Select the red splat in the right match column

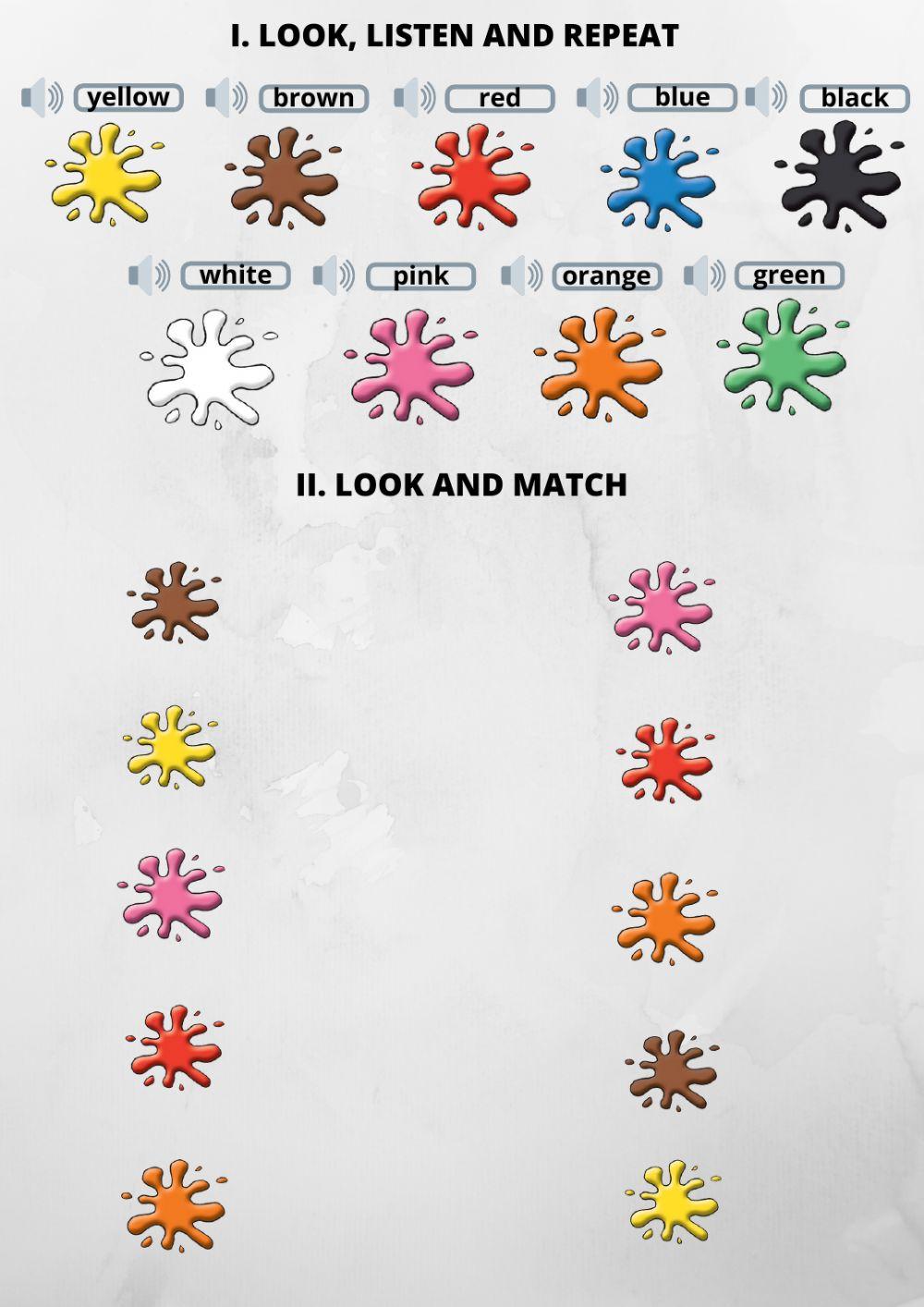click(664, 760)
